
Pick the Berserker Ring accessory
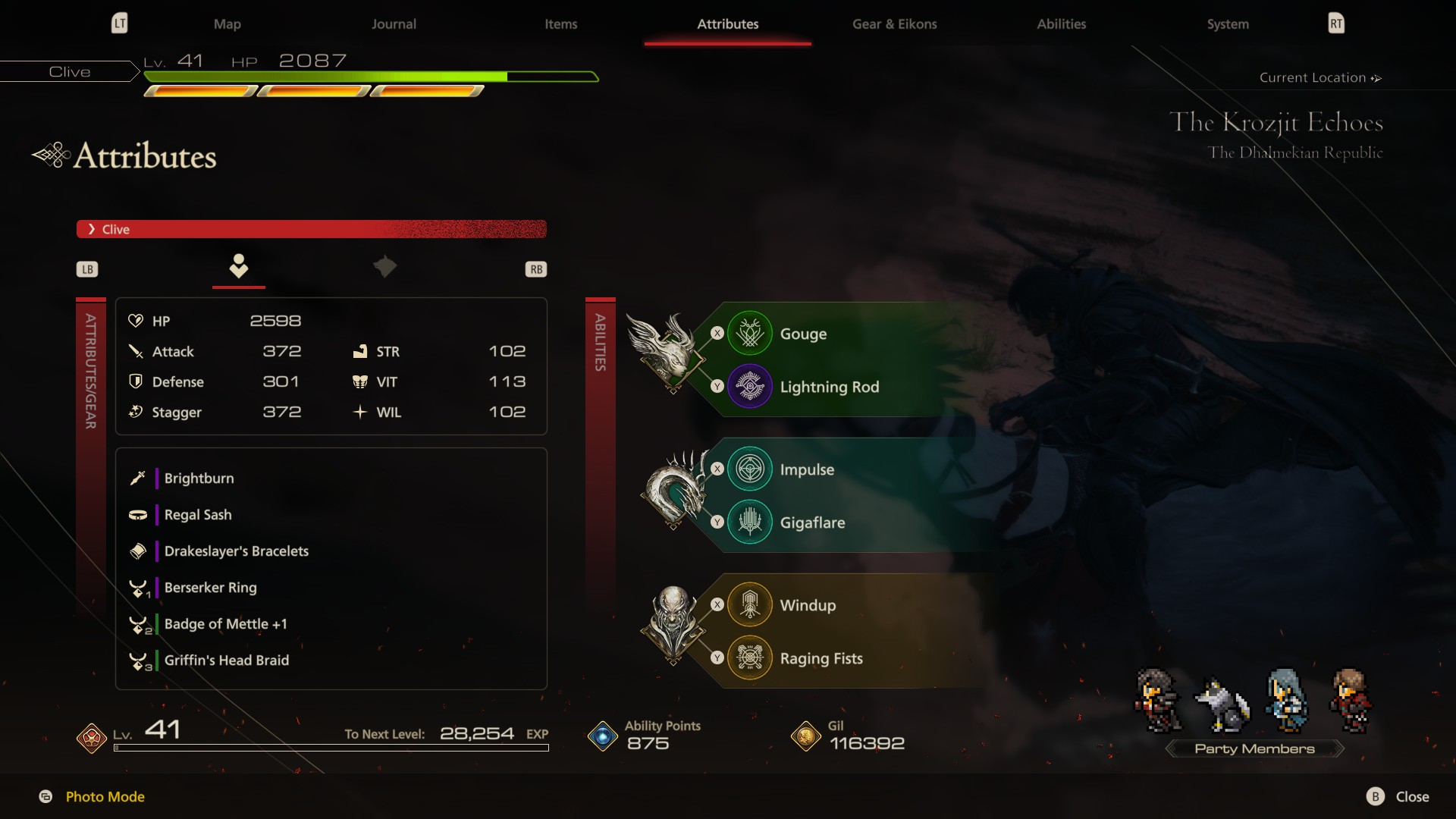click(x=210, y=588)
